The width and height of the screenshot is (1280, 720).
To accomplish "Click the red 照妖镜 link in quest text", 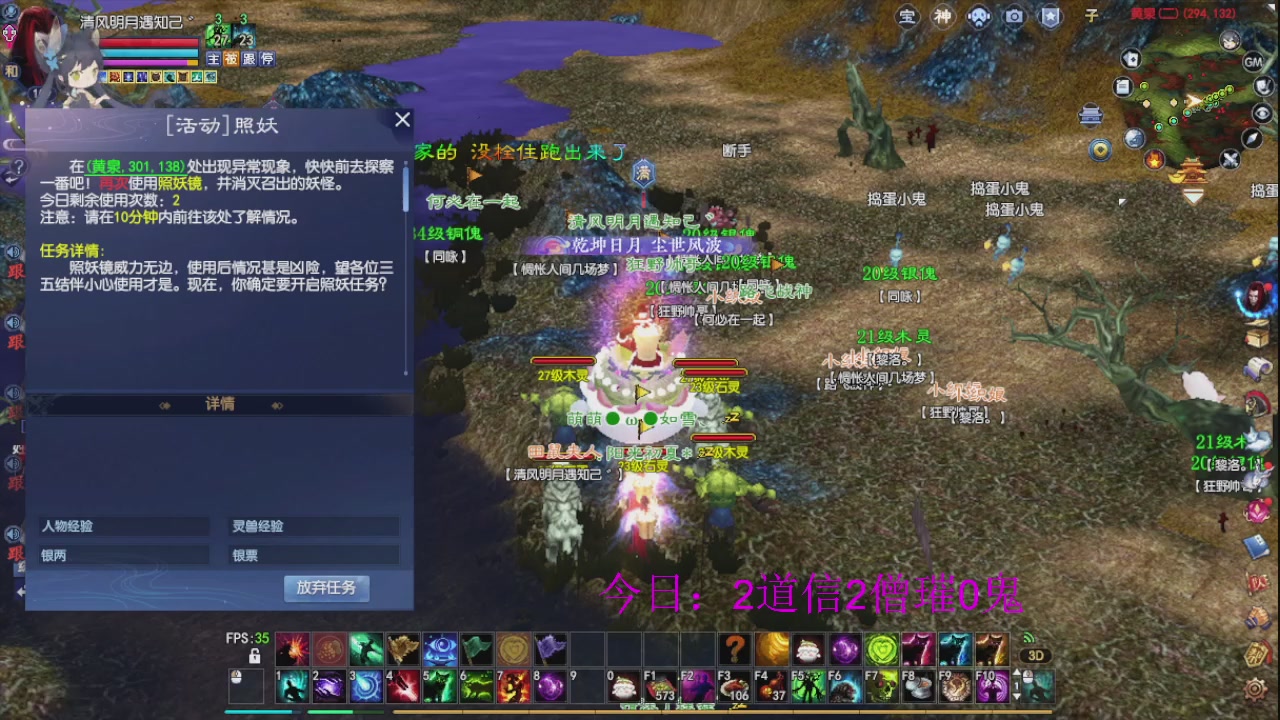I will click(x=178, y=185).
